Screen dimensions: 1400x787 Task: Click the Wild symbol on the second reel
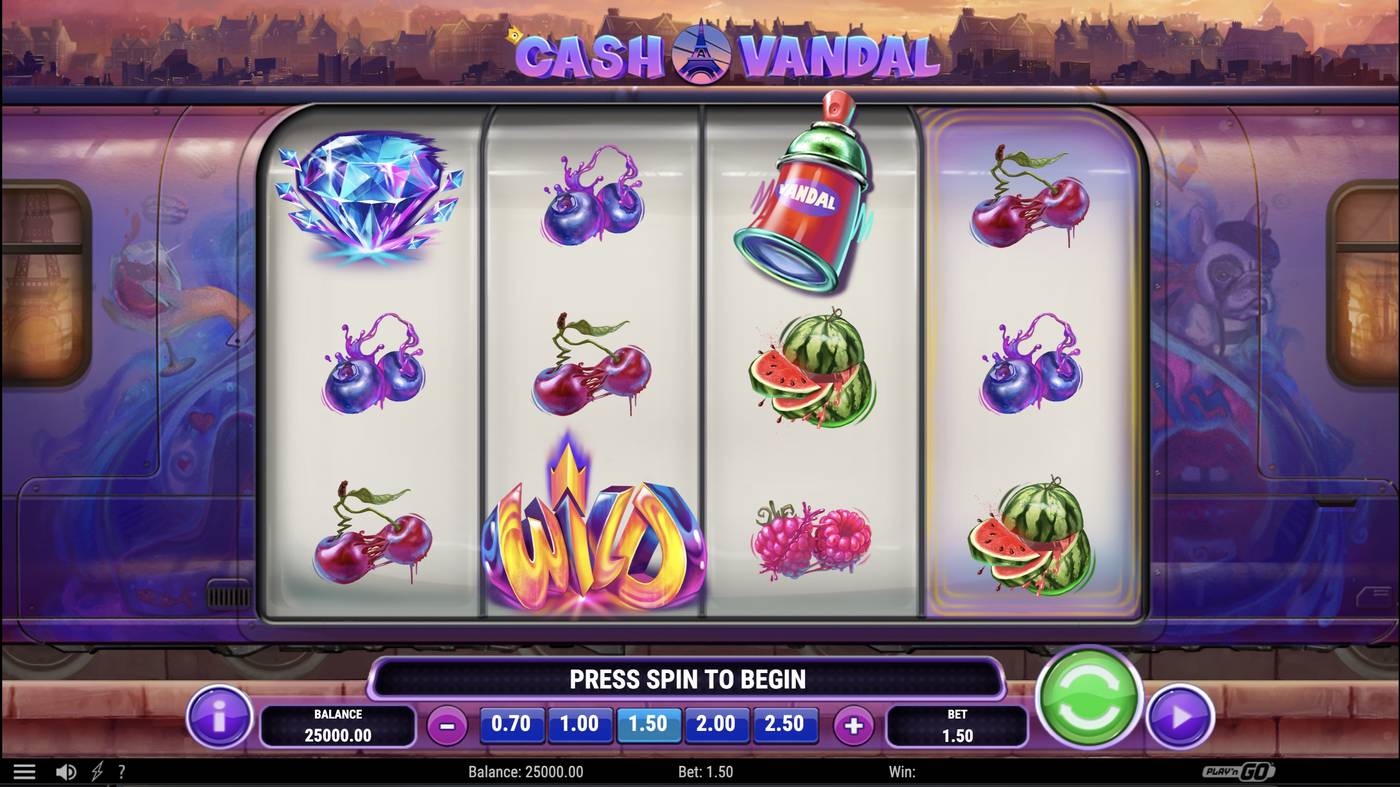point(594,535)
